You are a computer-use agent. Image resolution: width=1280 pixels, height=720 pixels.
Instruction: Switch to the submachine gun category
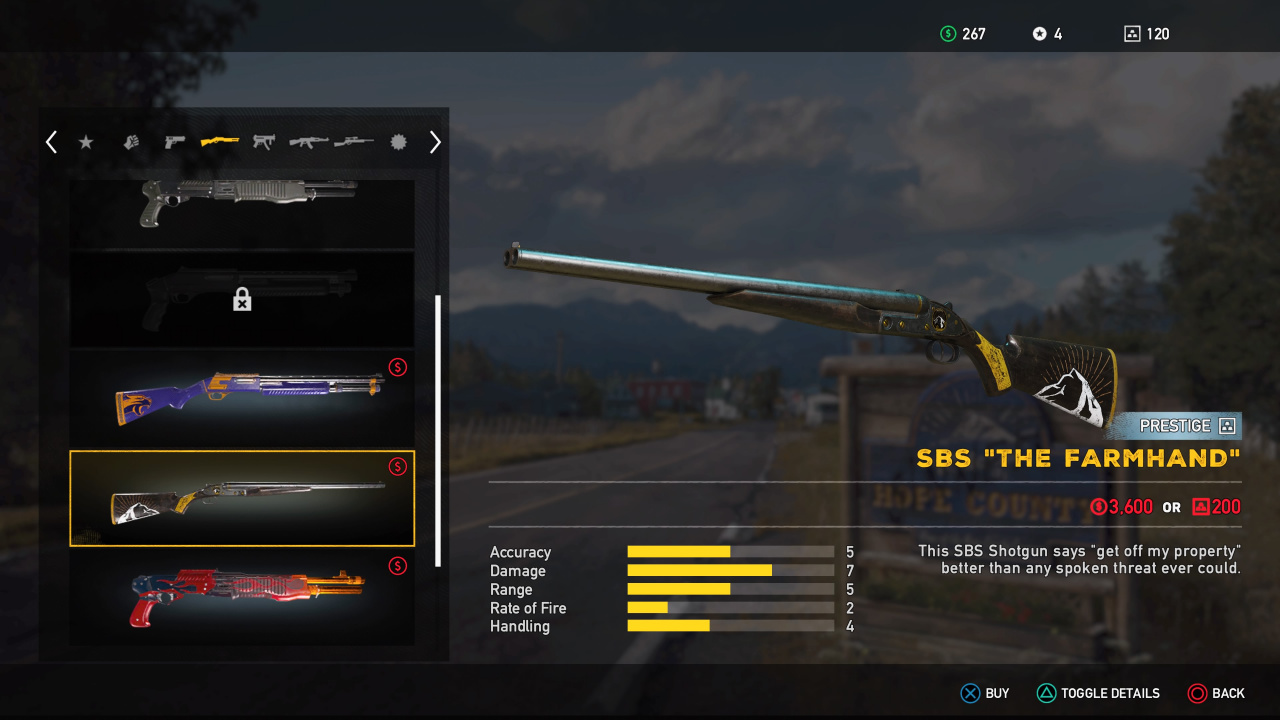264,143
